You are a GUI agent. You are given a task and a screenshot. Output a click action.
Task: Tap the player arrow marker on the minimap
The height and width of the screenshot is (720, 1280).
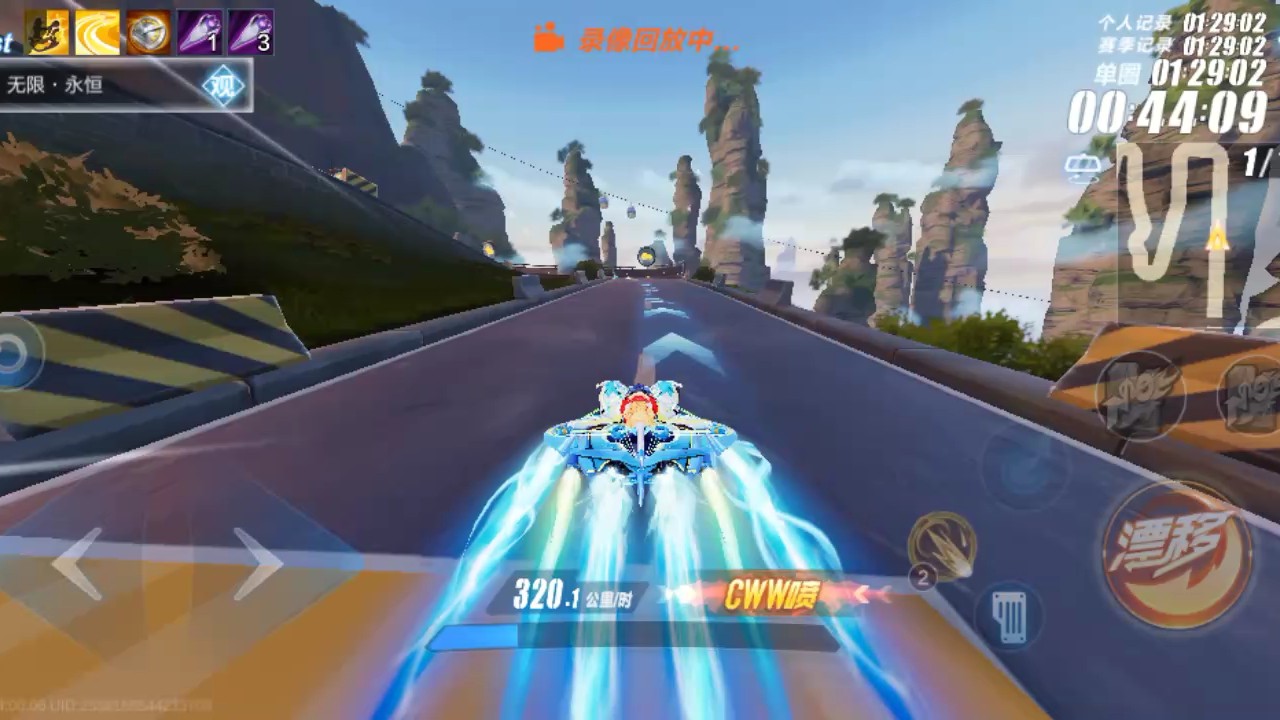1216,238
